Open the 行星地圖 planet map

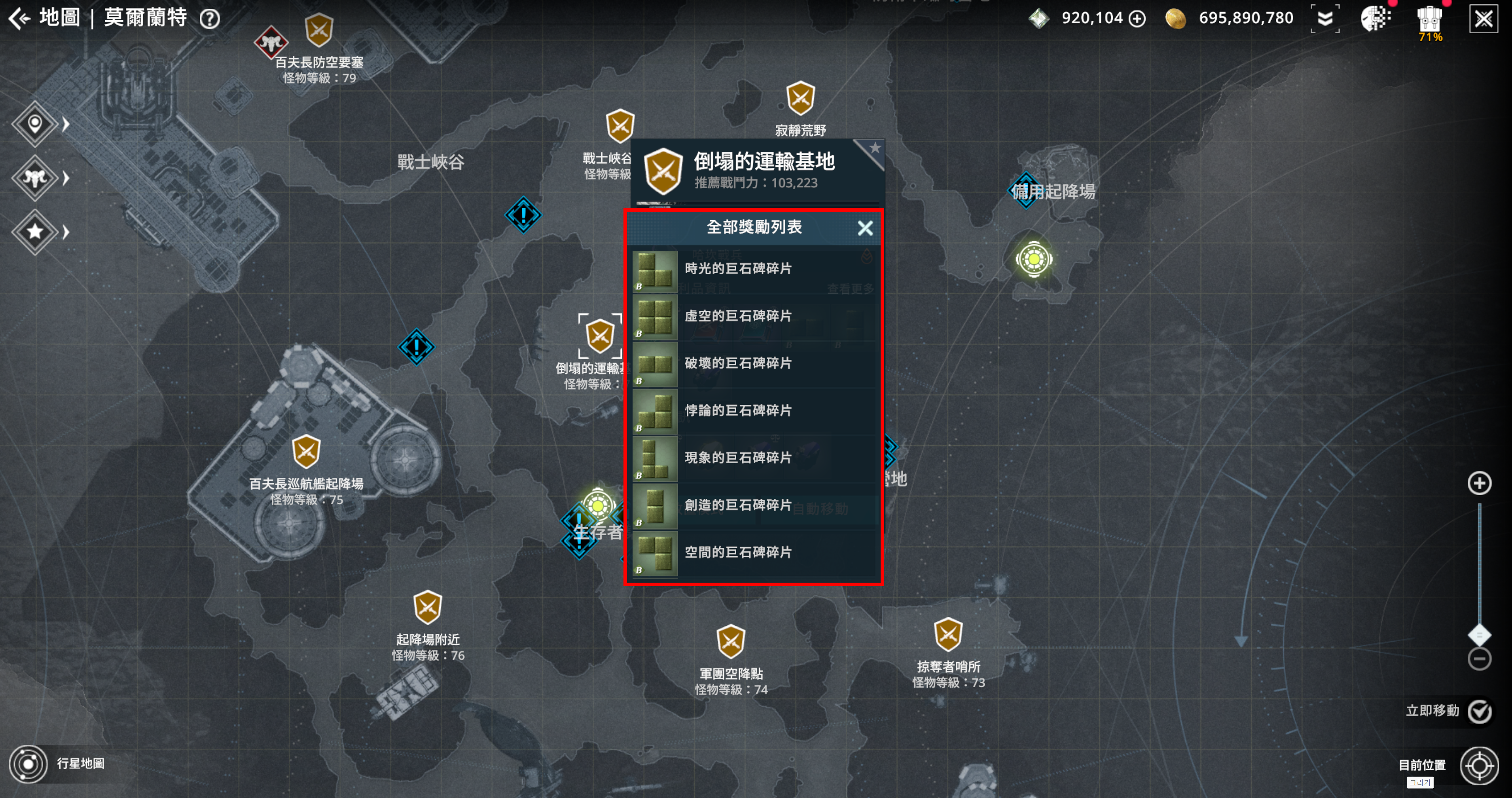point(28,764)
